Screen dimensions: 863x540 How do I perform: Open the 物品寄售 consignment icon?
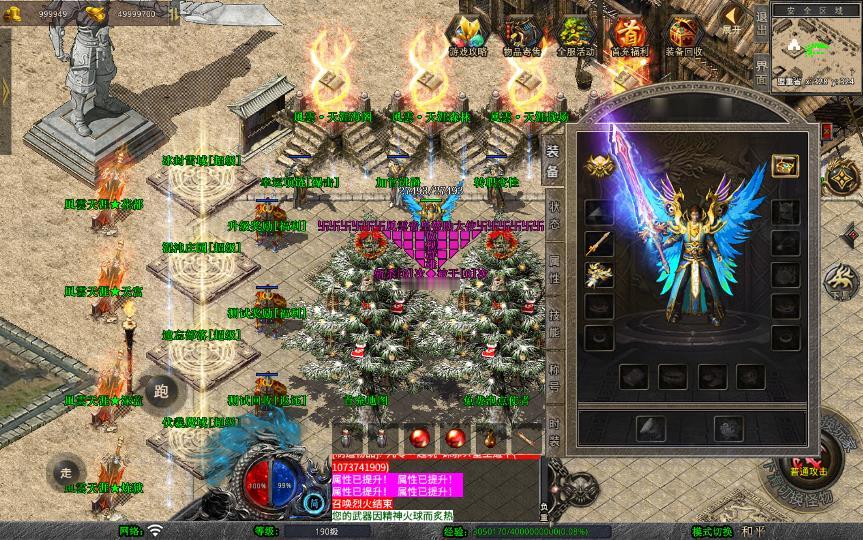point(519,37)
